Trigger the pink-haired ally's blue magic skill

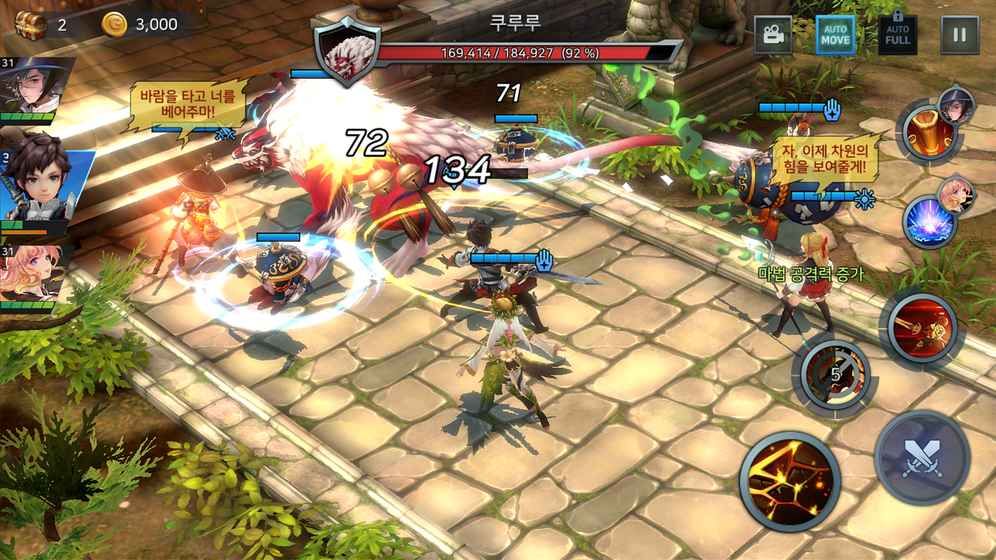929,220
